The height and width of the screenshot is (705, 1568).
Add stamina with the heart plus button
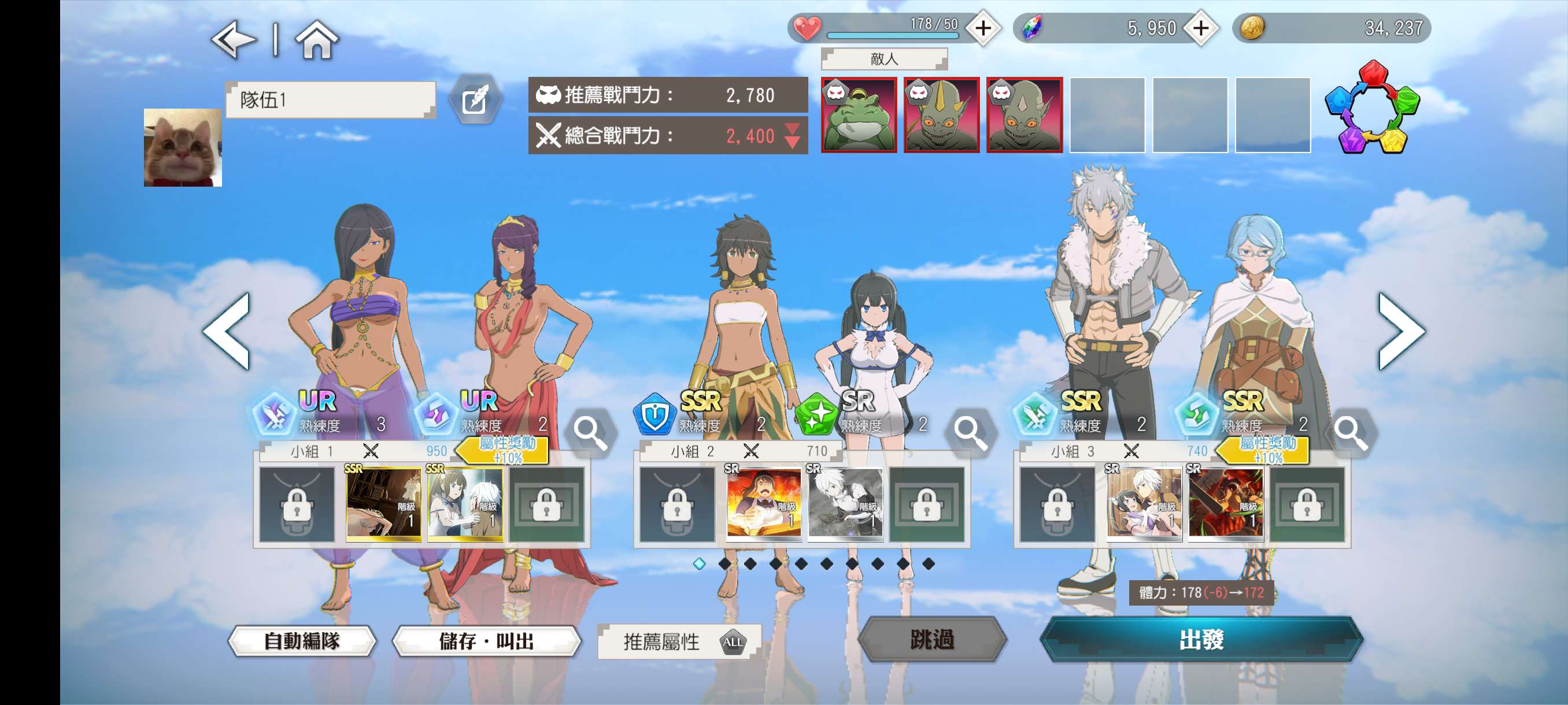(x=983, y=28)
